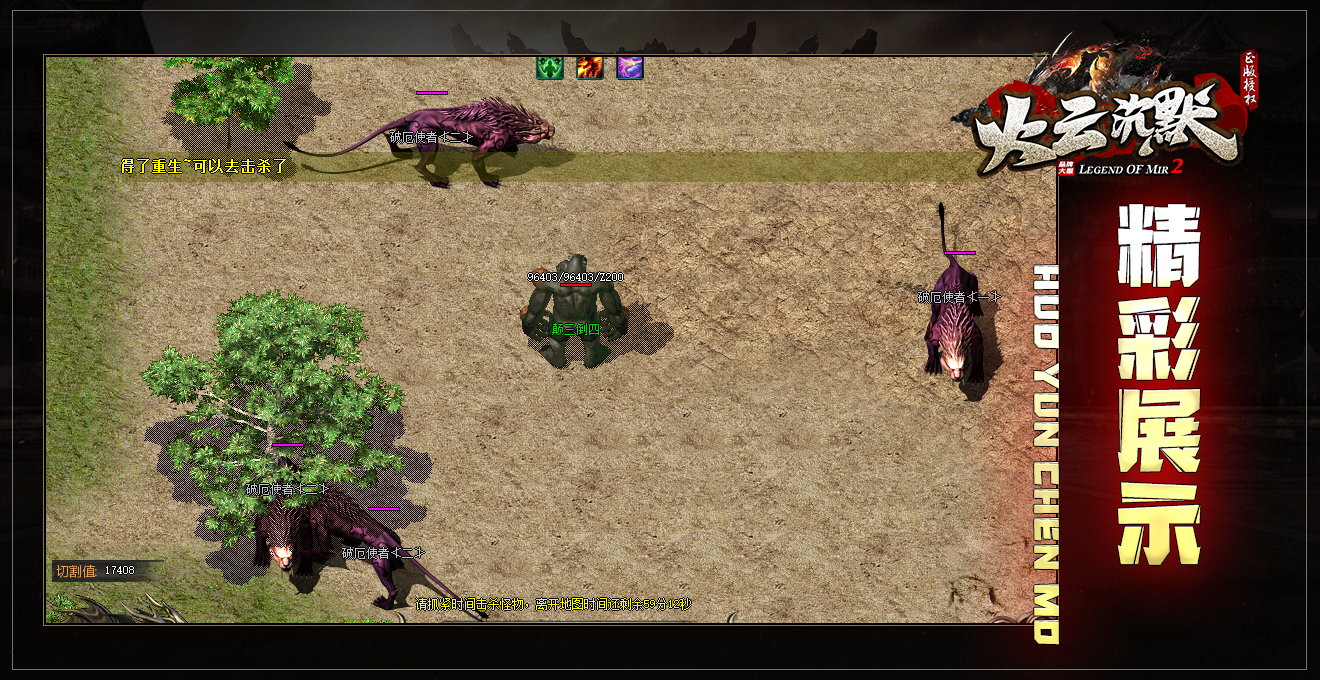Click the green silhouette buff icon
The width and height of the screenshot is (1320, 680).
550,68
